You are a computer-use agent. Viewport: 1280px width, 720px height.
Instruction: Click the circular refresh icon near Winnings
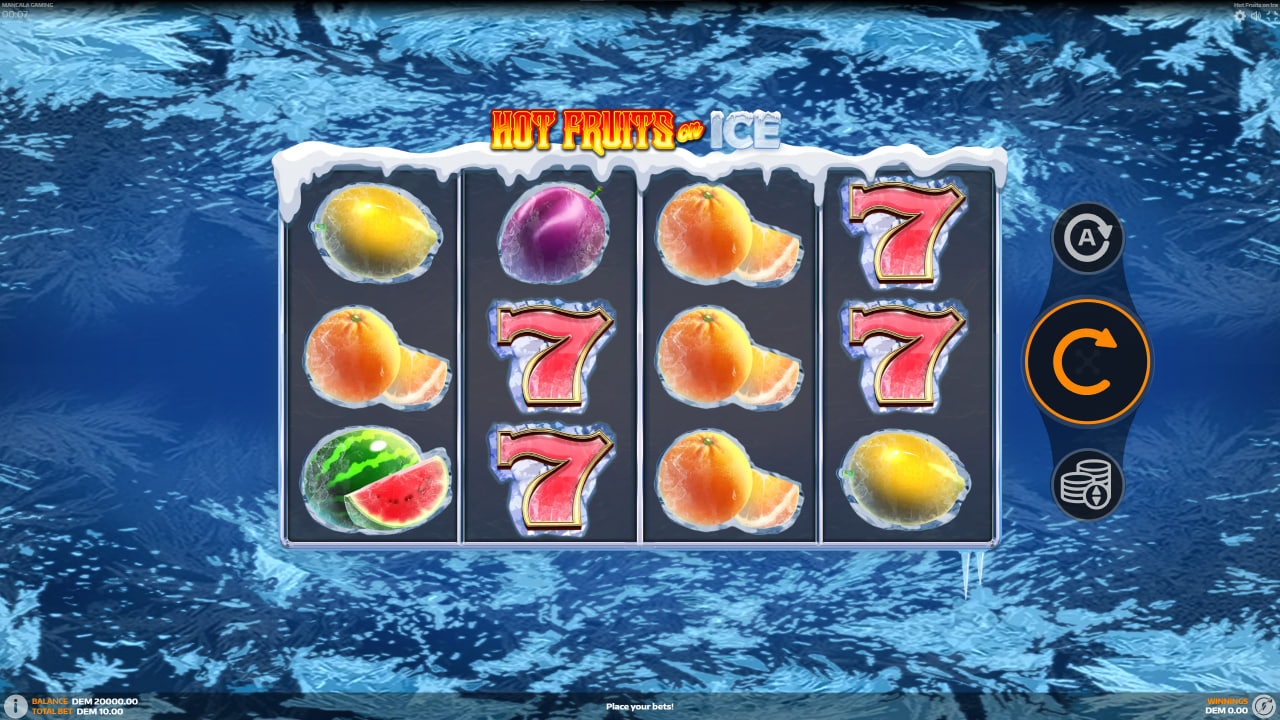1264,705
